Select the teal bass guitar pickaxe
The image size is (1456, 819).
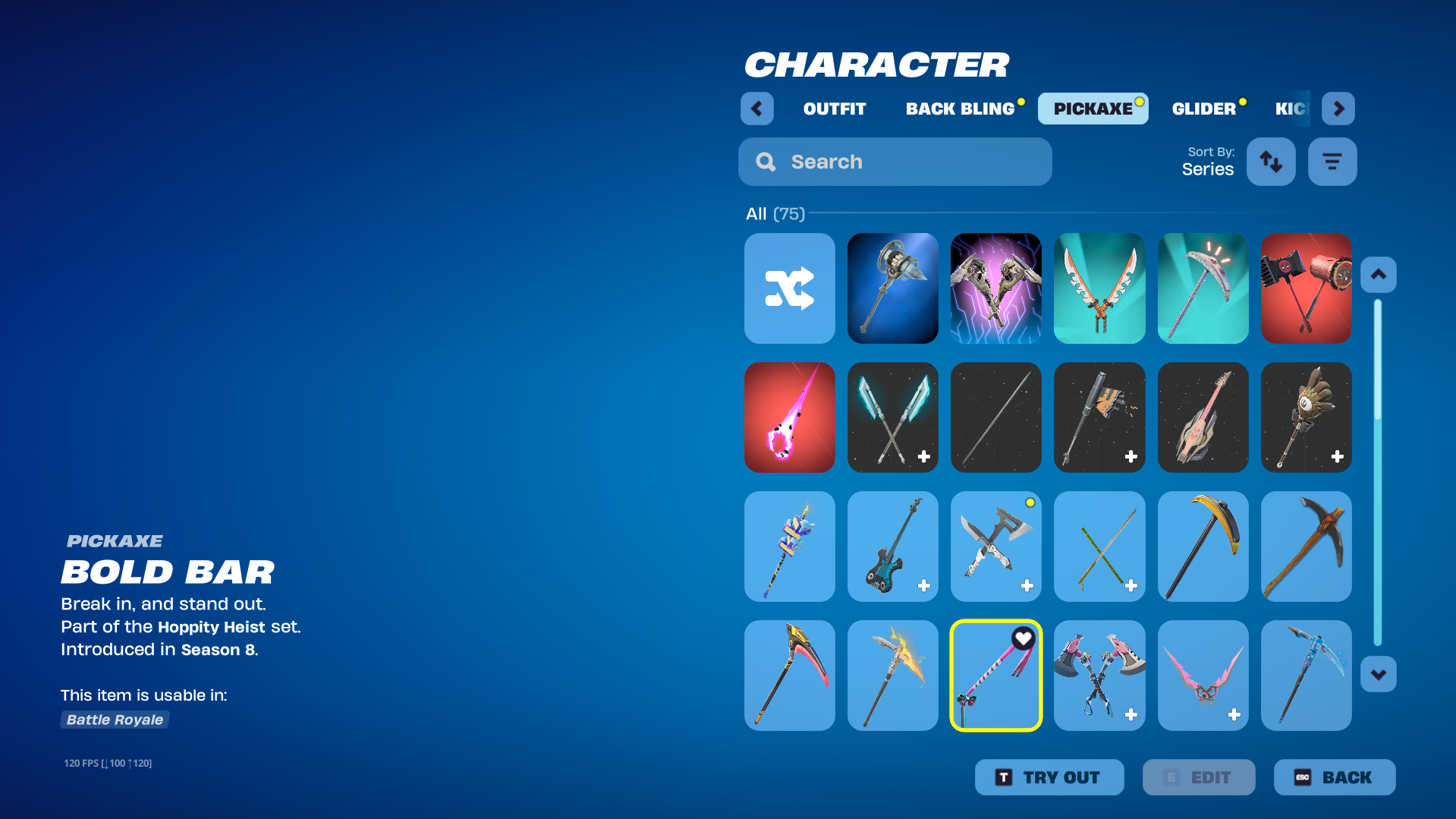(x=892, y=547)
